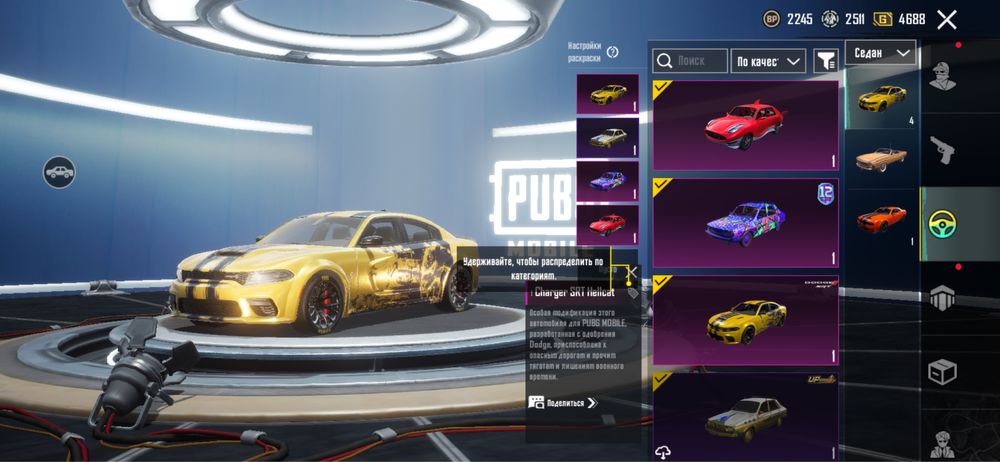The height and width of the screenshot is (462, 1000).
Task: Open the filter options button
Action: (x=825, y=61)
